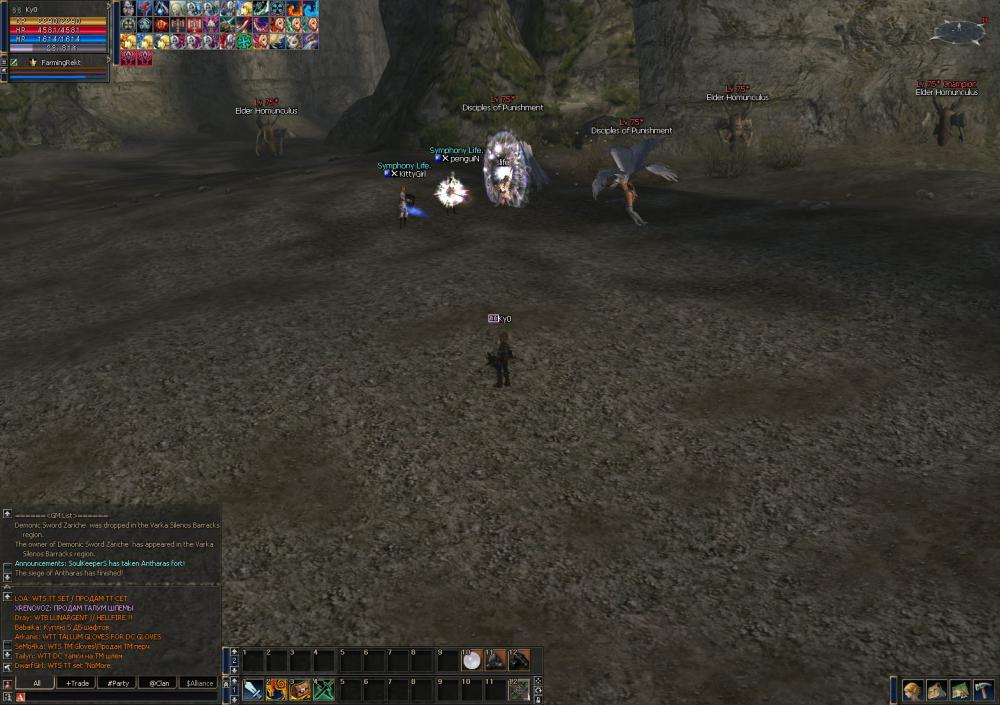Show the $Alliance chat tab
Screen dimensions: 1000x705
tap(198, 683)
